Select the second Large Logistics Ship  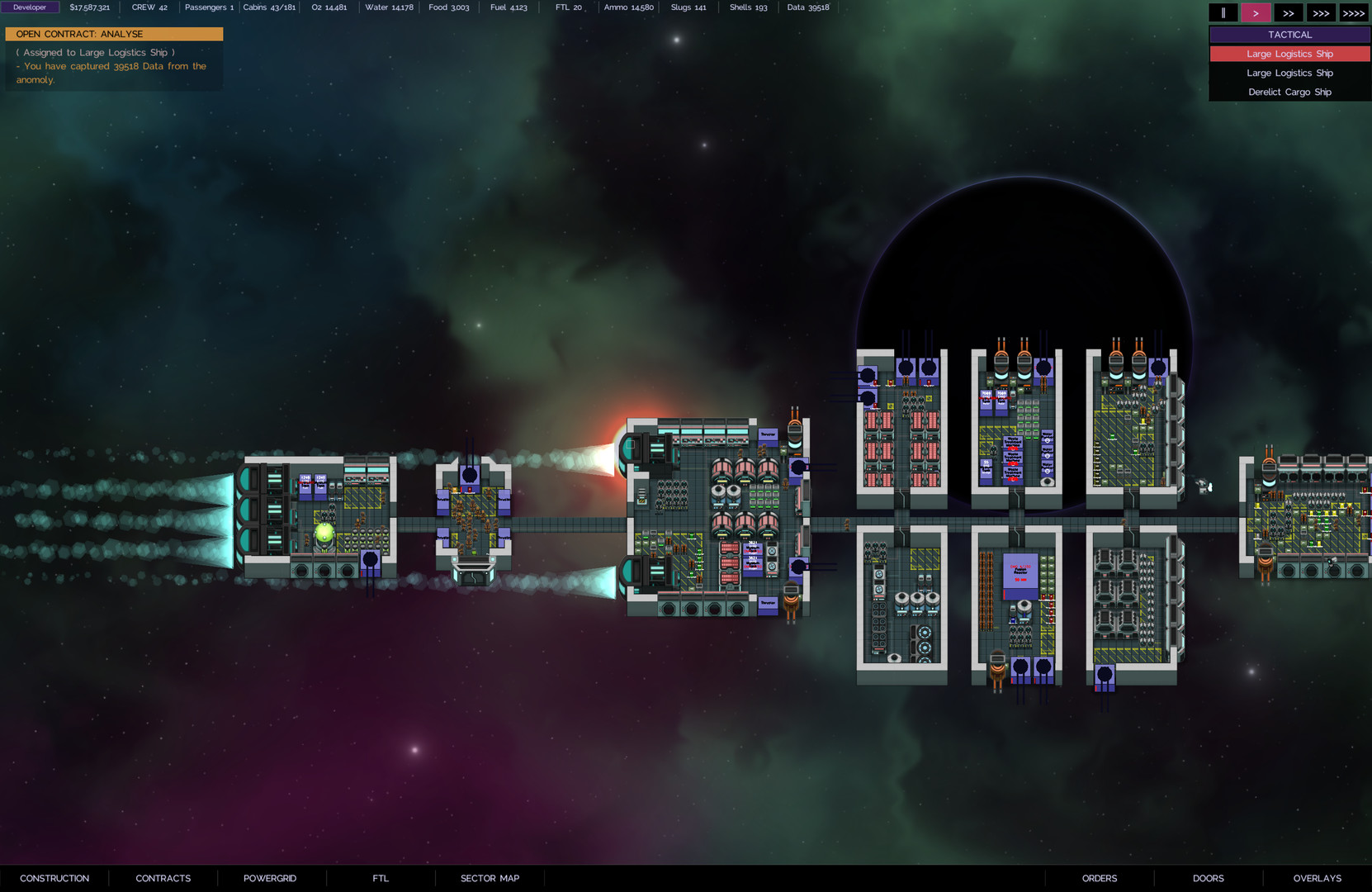click(1289, 73)
